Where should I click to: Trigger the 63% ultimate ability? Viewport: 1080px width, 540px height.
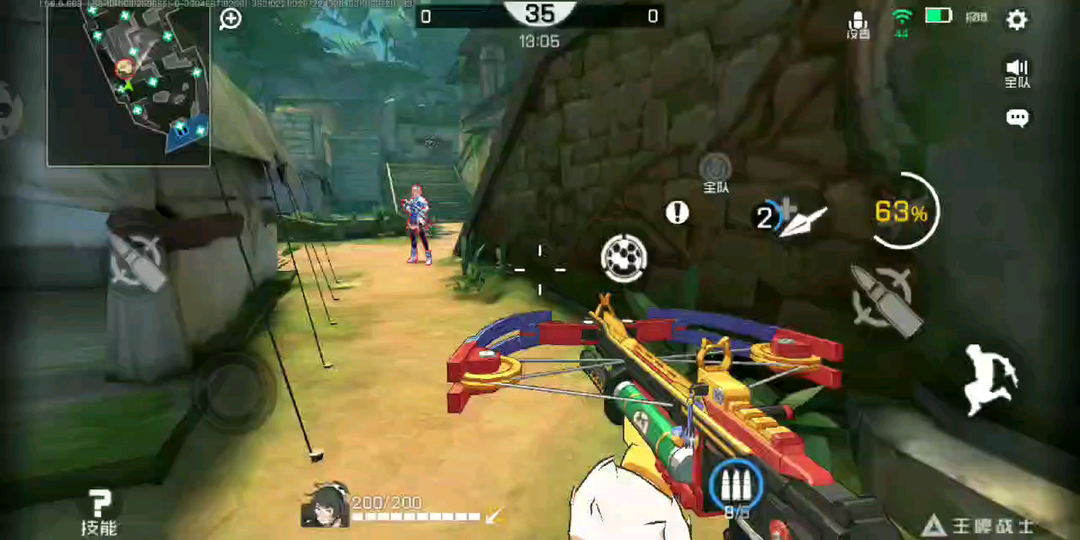click(902, 212)
